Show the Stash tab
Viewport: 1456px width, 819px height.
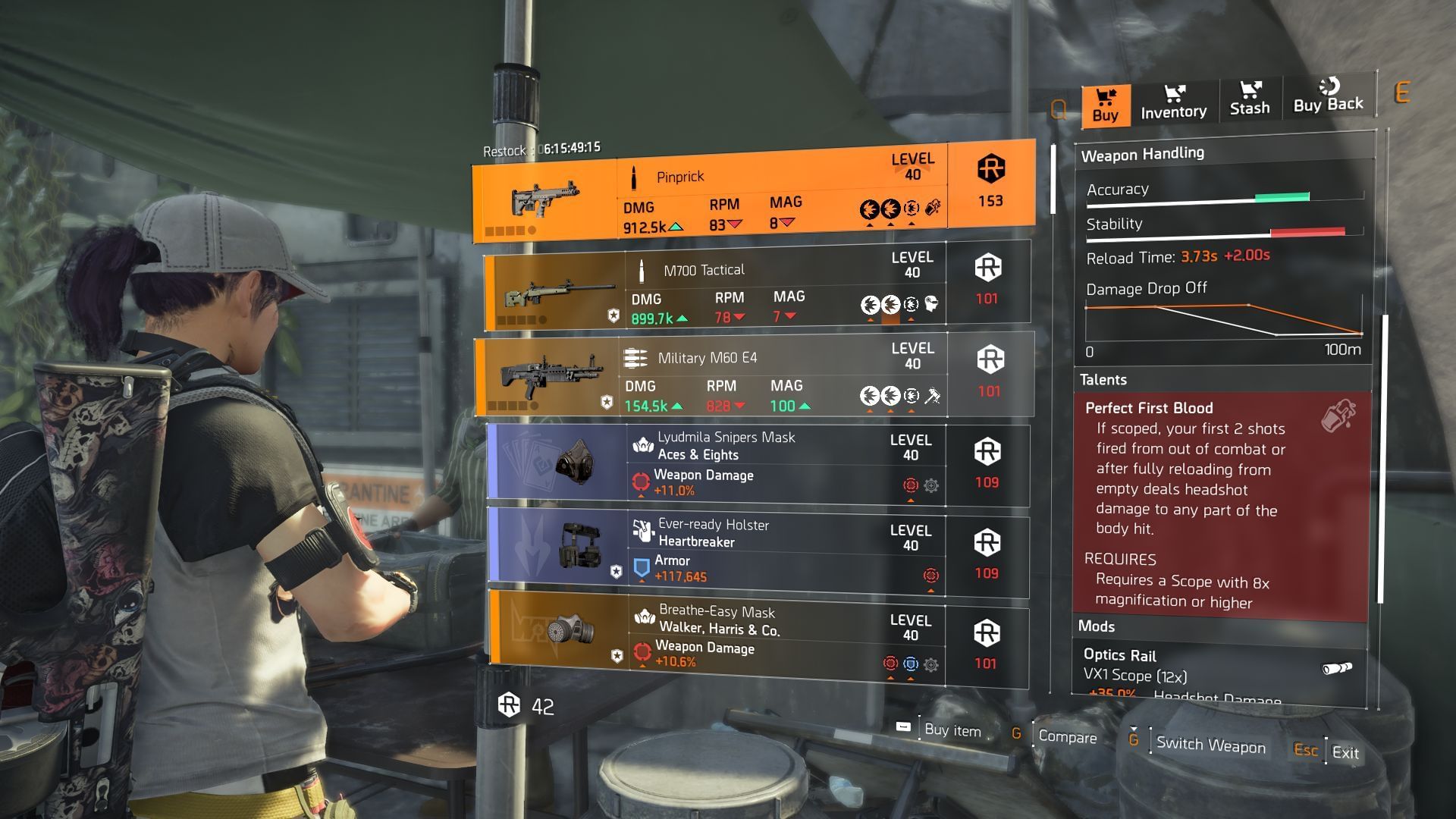pos(1249,99)
